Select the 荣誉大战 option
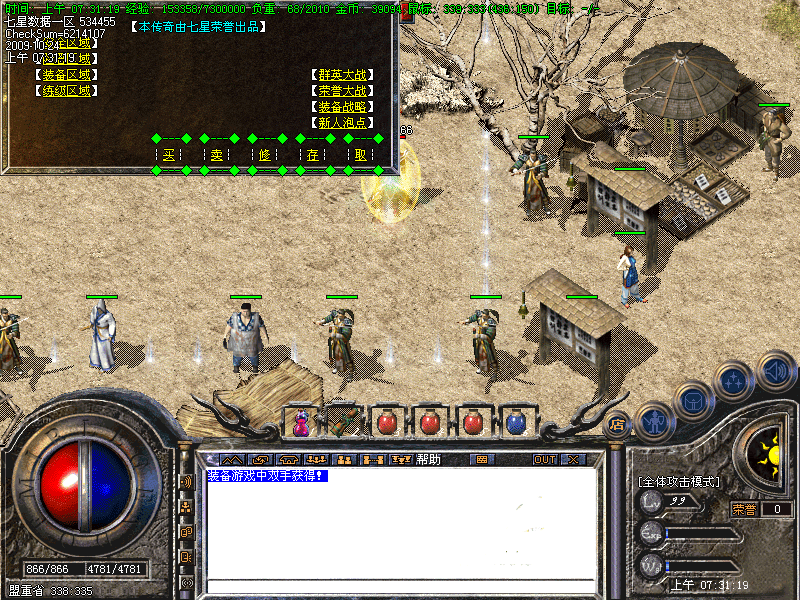 coord(343,91)
